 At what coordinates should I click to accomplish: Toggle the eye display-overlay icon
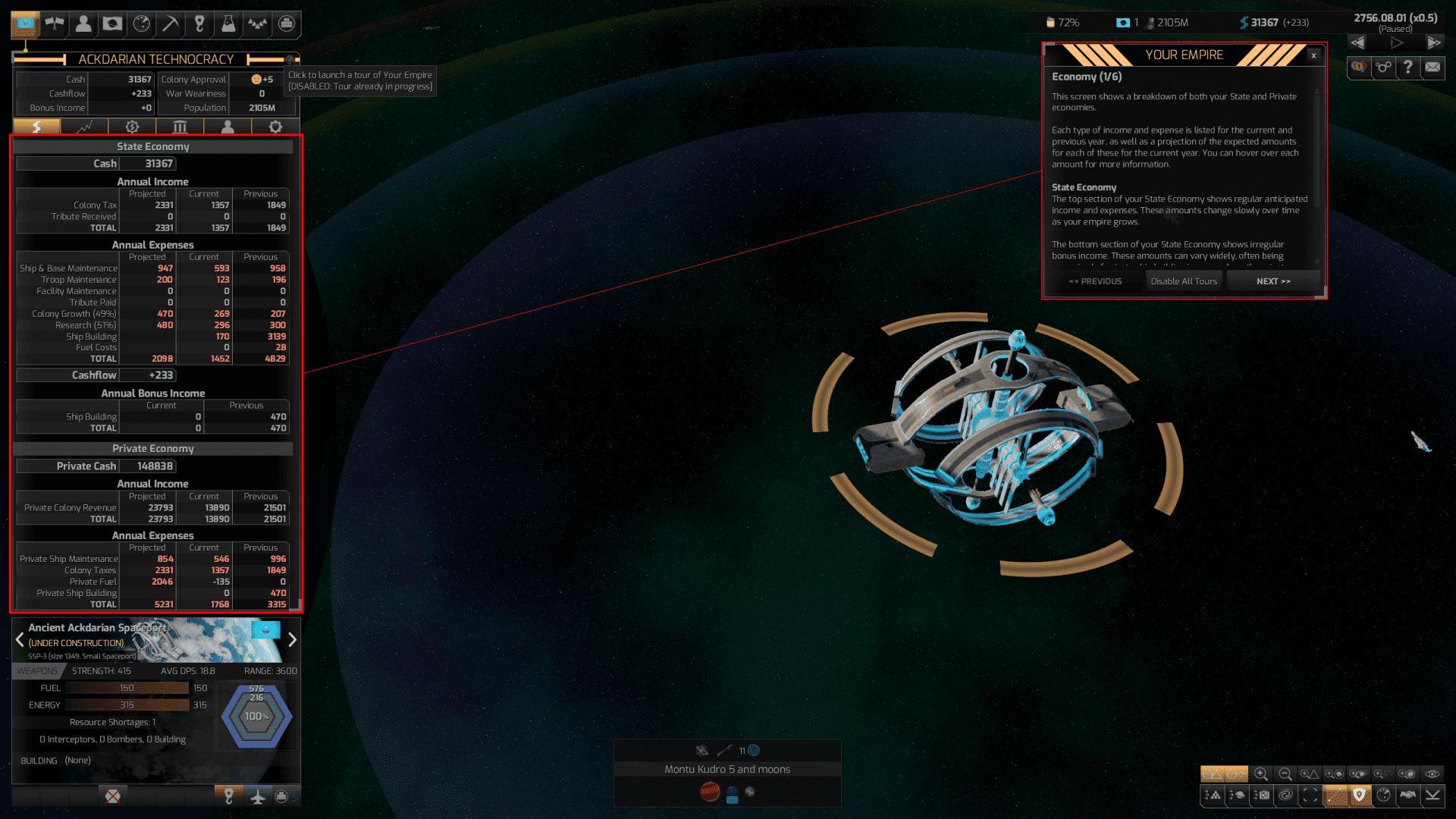[x=1432, y=774]
